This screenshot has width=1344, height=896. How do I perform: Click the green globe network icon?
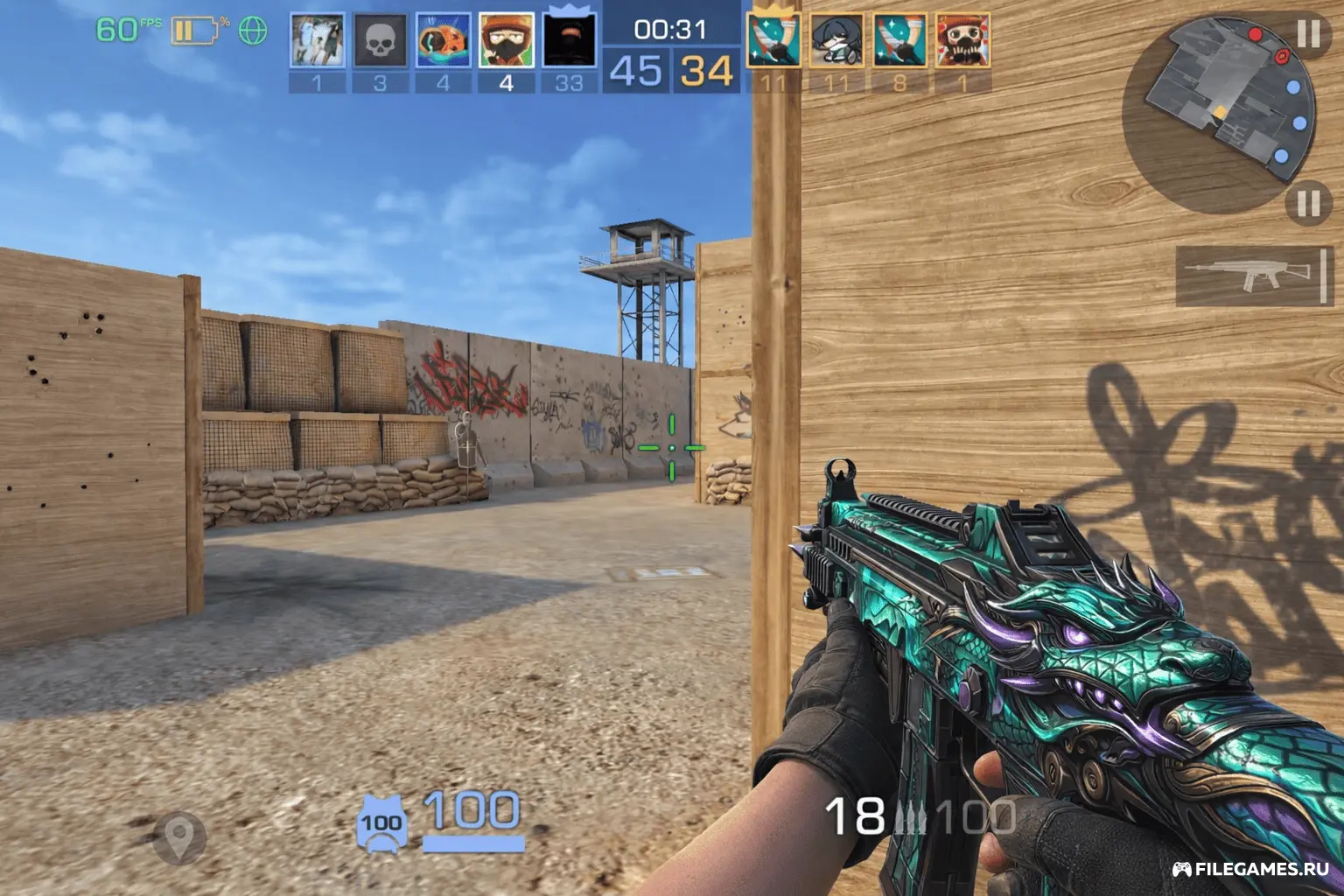pos(253,31)
